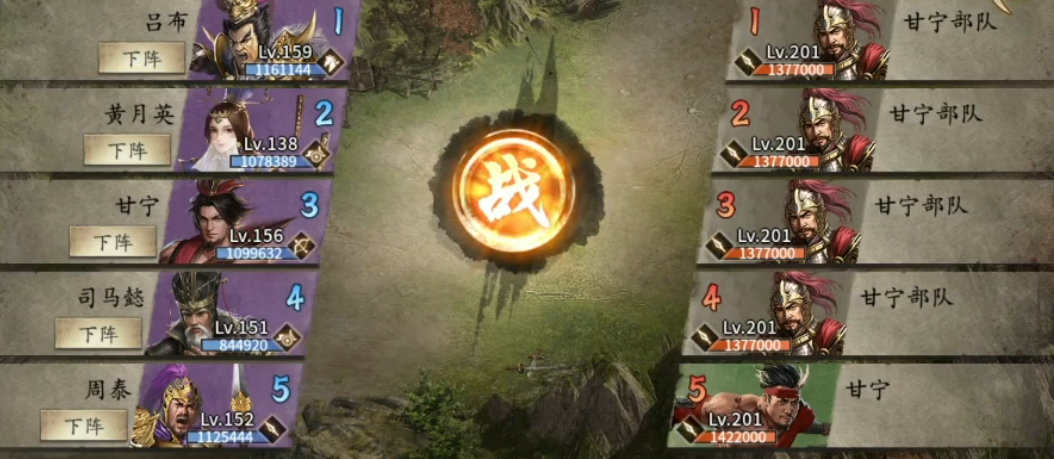This screenshot has height=459, width=1054.
Task: Dismiss 周泰 using his 下阵 button
Action: 84,425
